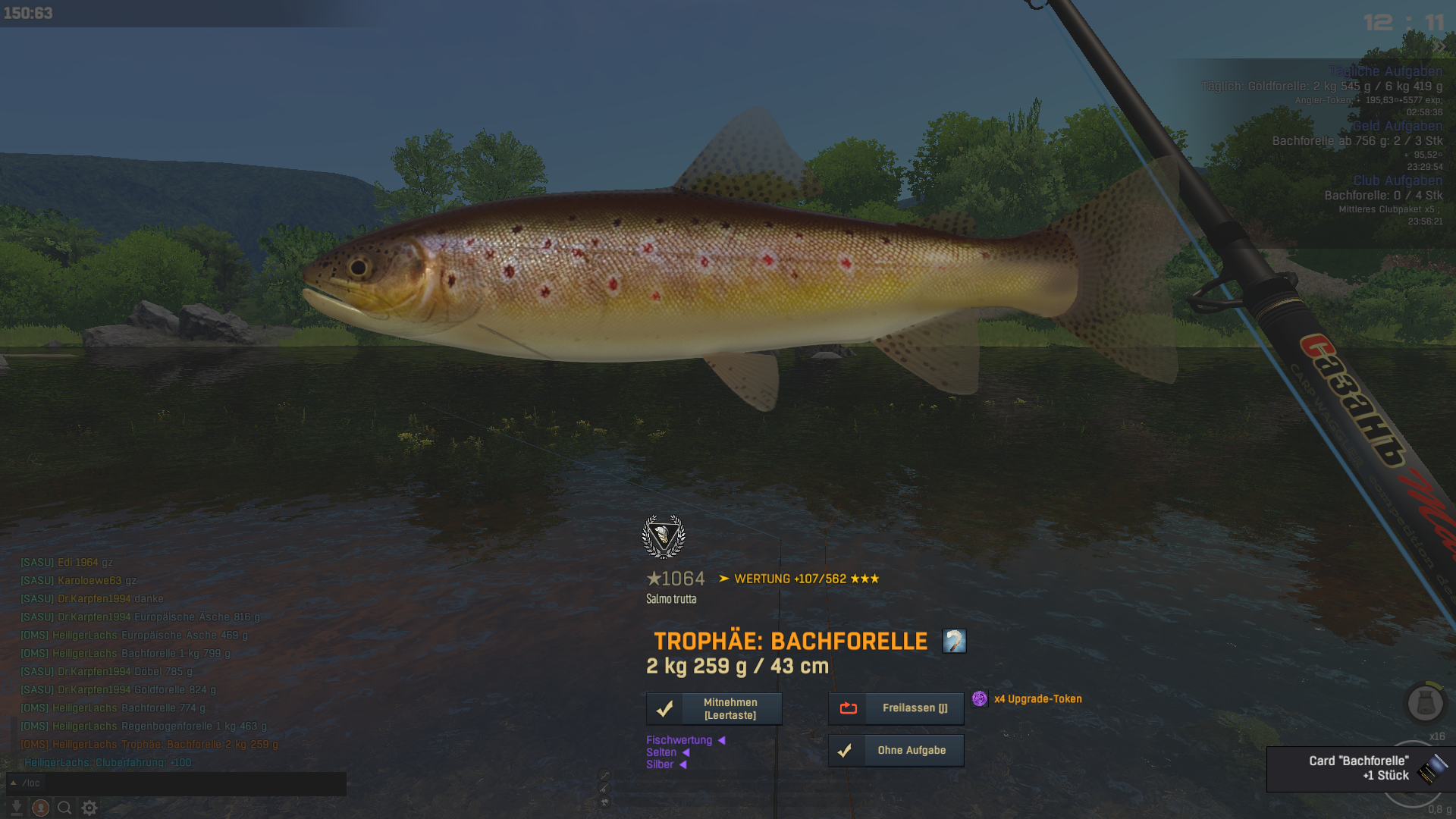
Task: Collapse the tasks panel with the arrow
Action: (1440, 46)
